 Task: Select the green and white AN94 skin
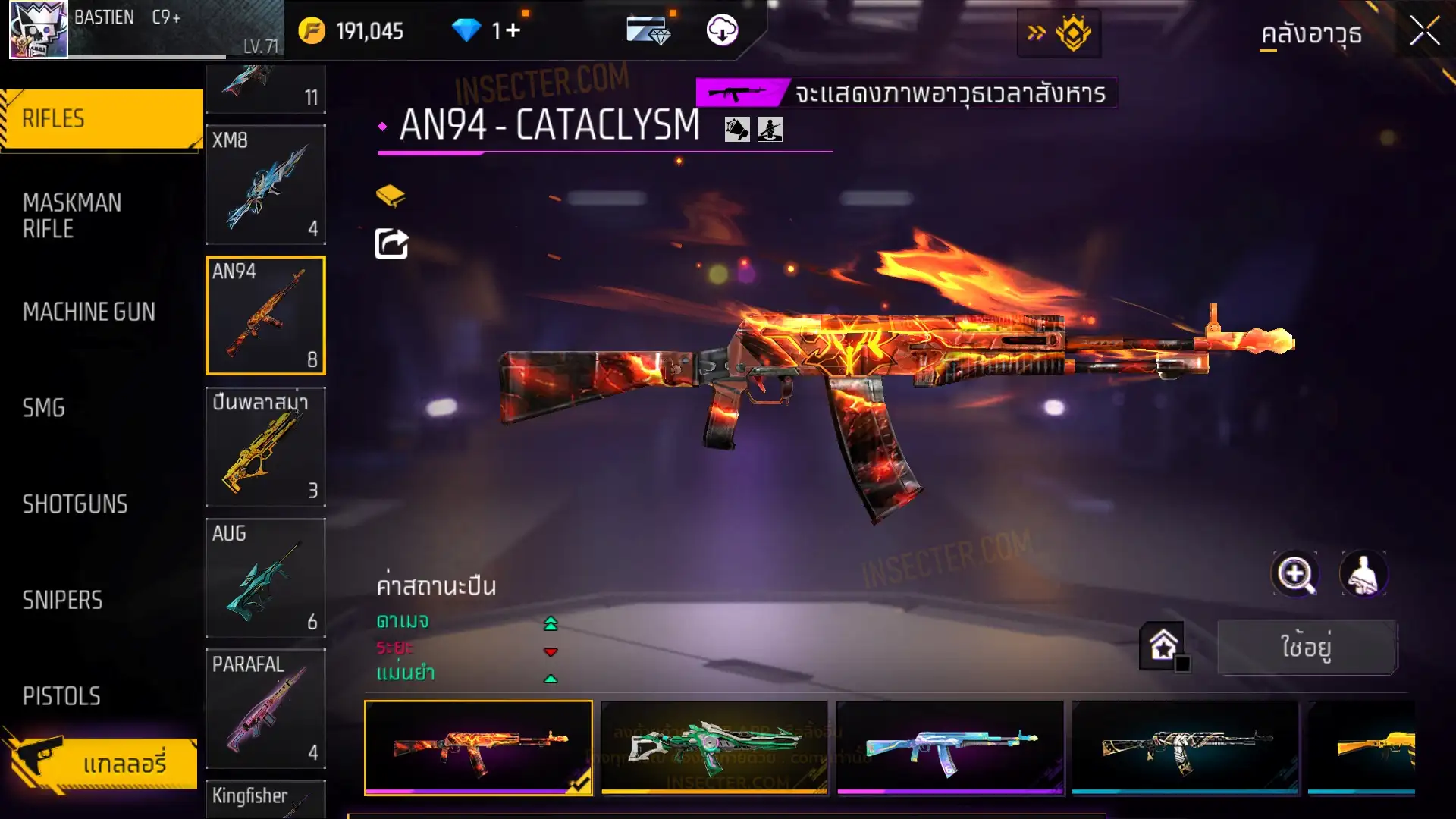coord(714,748)
